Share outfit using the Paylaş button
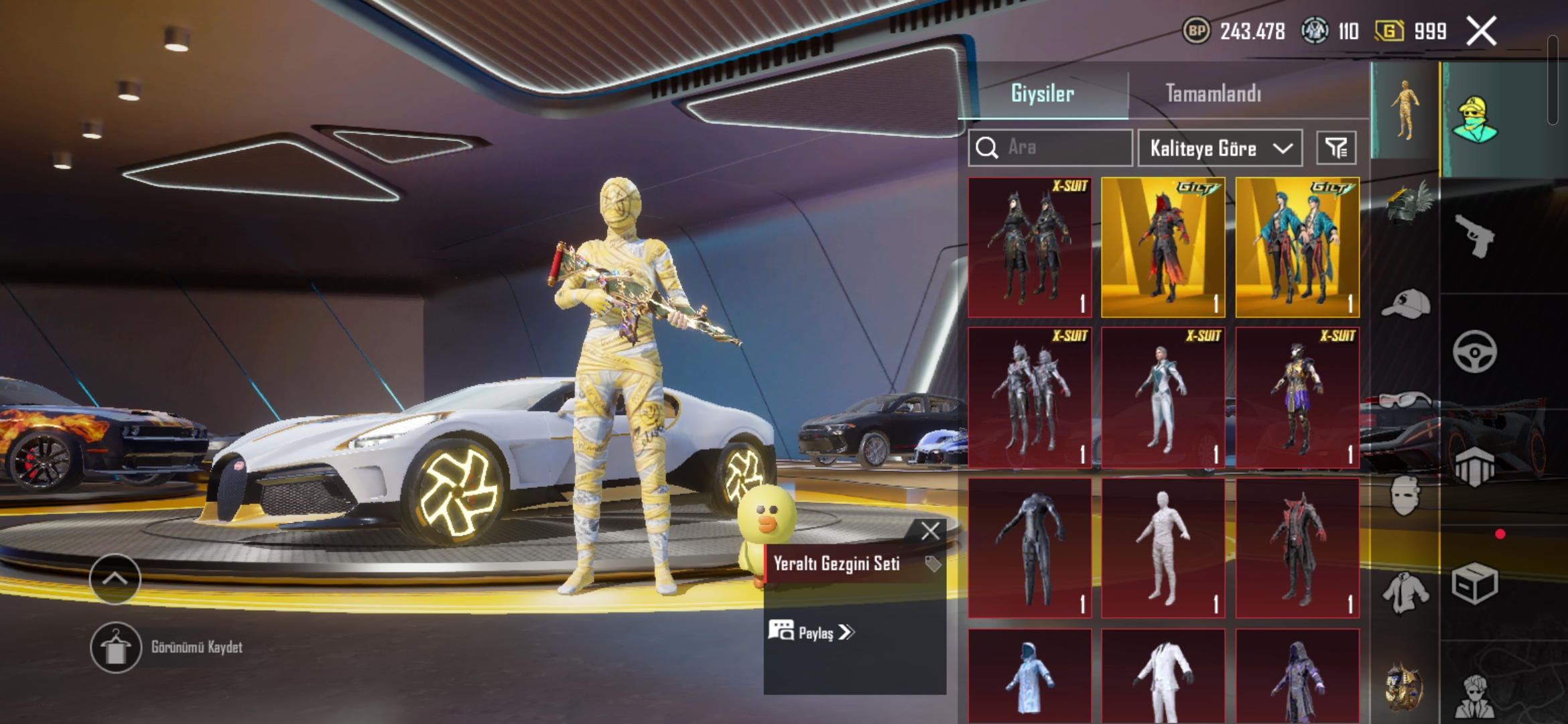 pyautogui.click(x=811, y=632)
